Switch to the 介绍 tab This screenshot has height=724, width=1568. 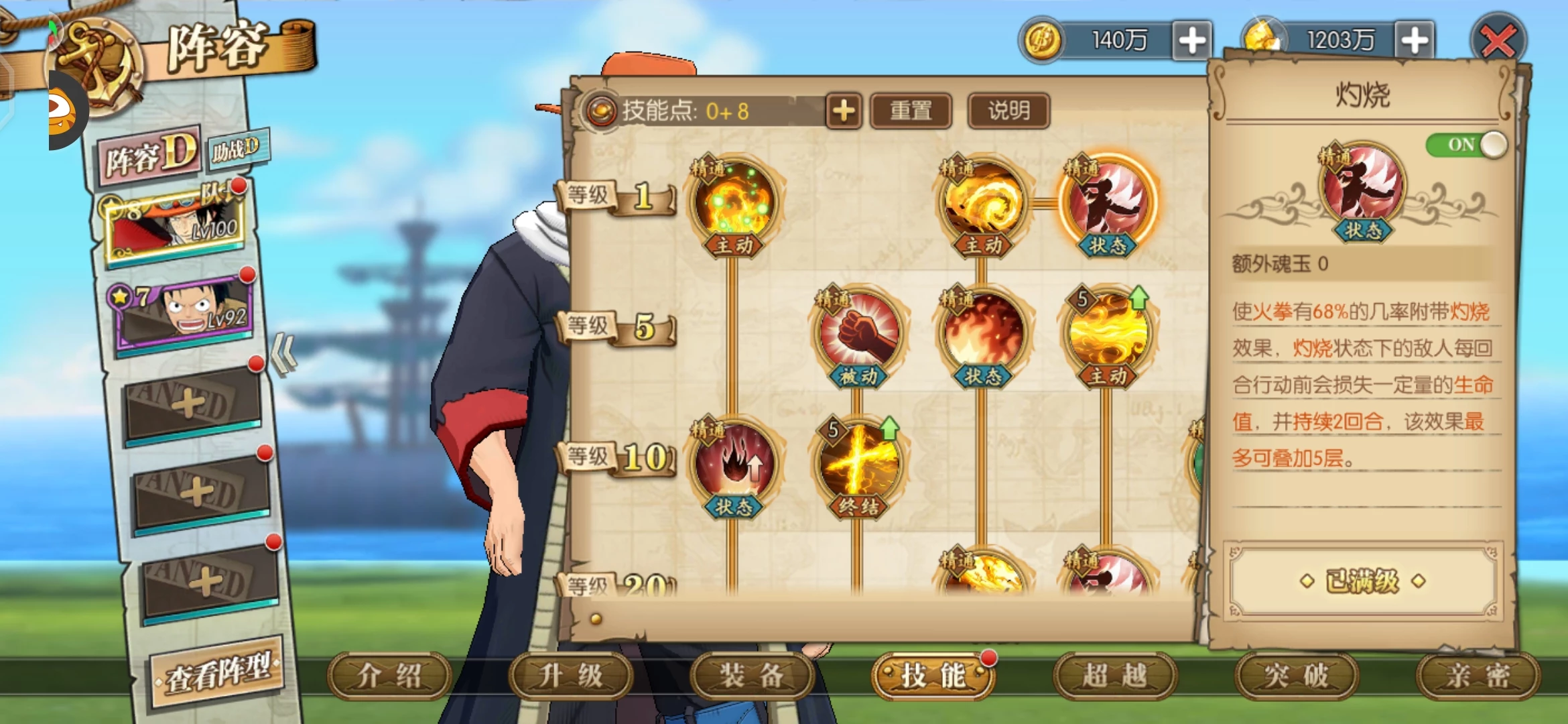coord(389,676)
